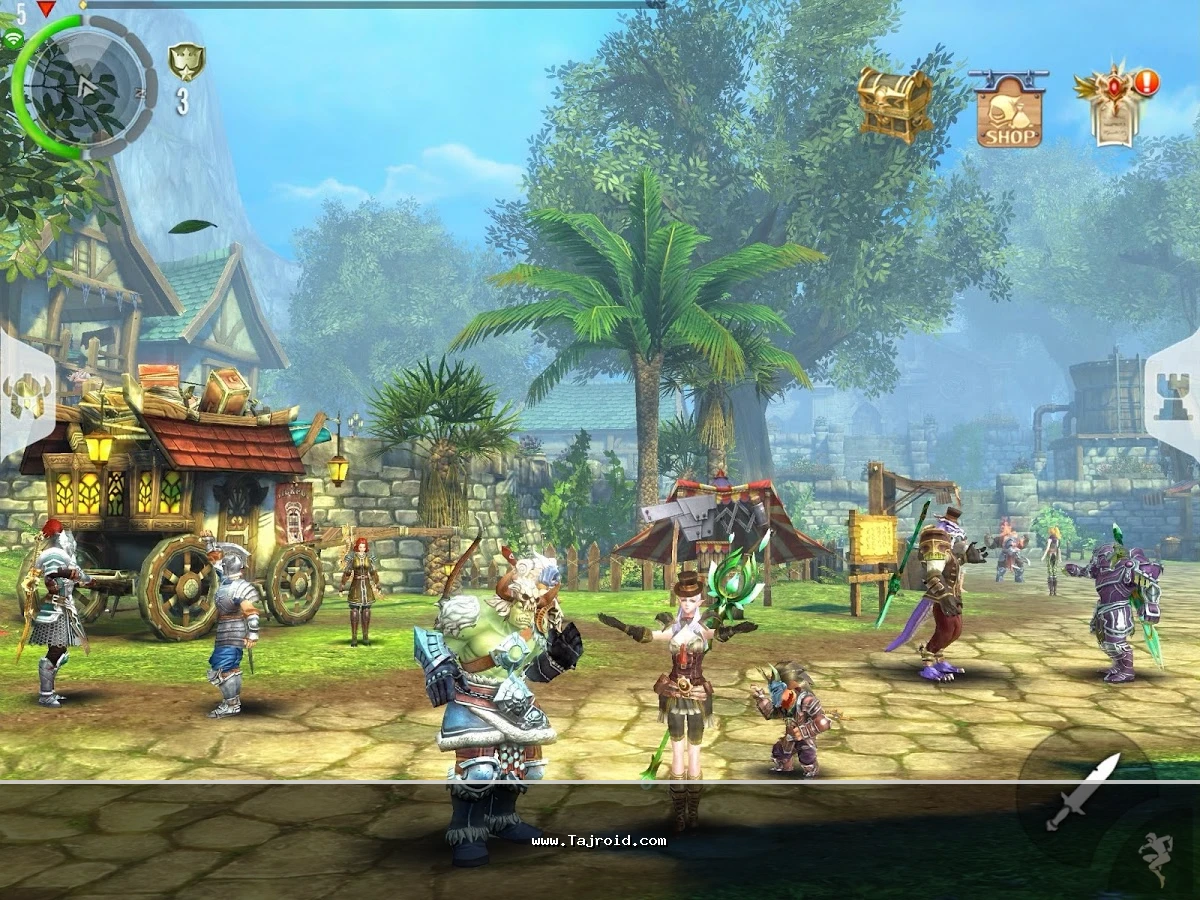Tap the gold crown shield badge
The height and width of the screenshot is (900, 1200).
pos(184,63)
